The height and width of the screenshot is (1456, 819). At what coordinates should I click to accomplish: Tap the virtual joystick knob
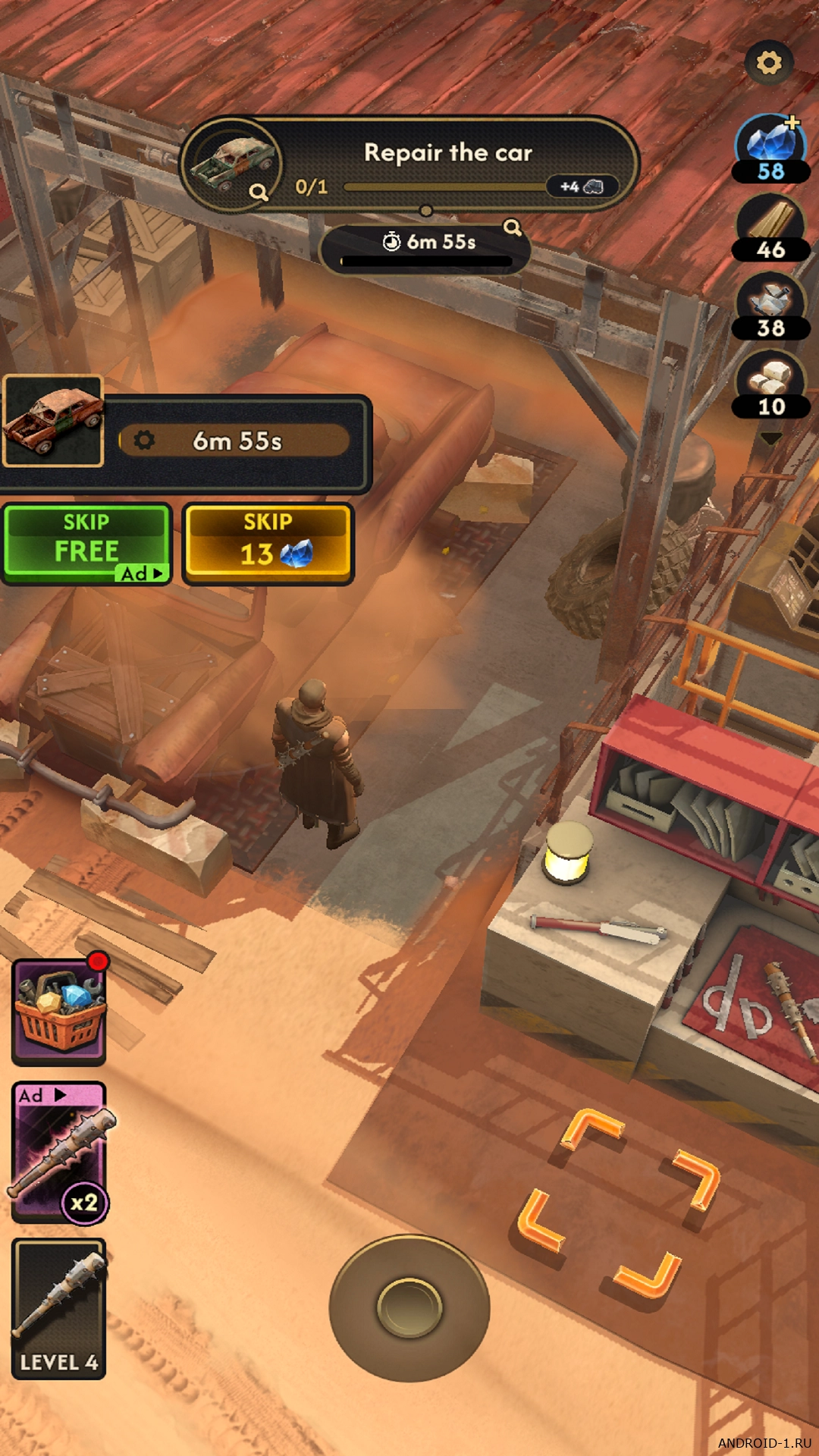409,1307
